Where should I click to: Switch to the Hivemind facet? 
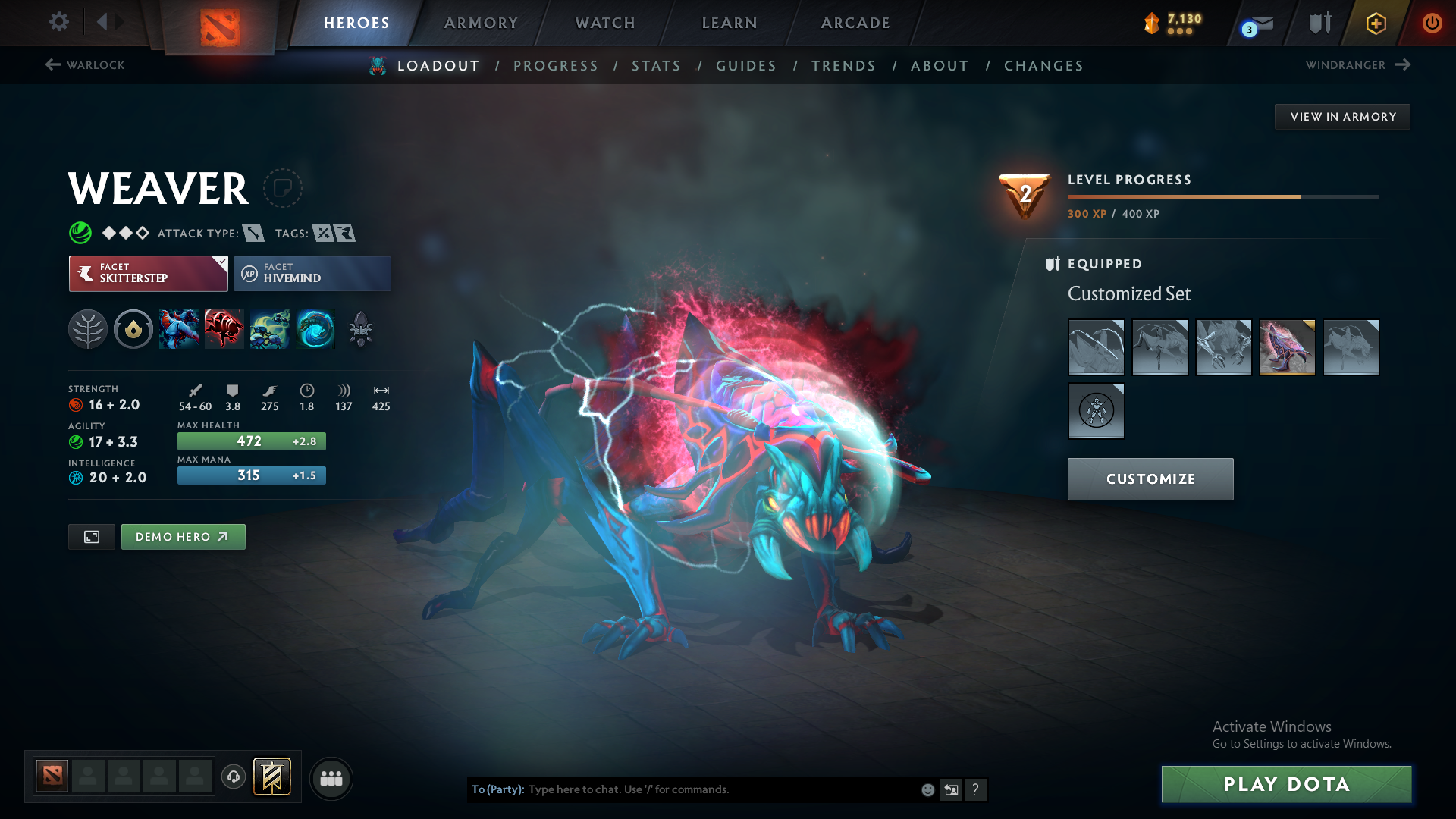click(312, 274)
